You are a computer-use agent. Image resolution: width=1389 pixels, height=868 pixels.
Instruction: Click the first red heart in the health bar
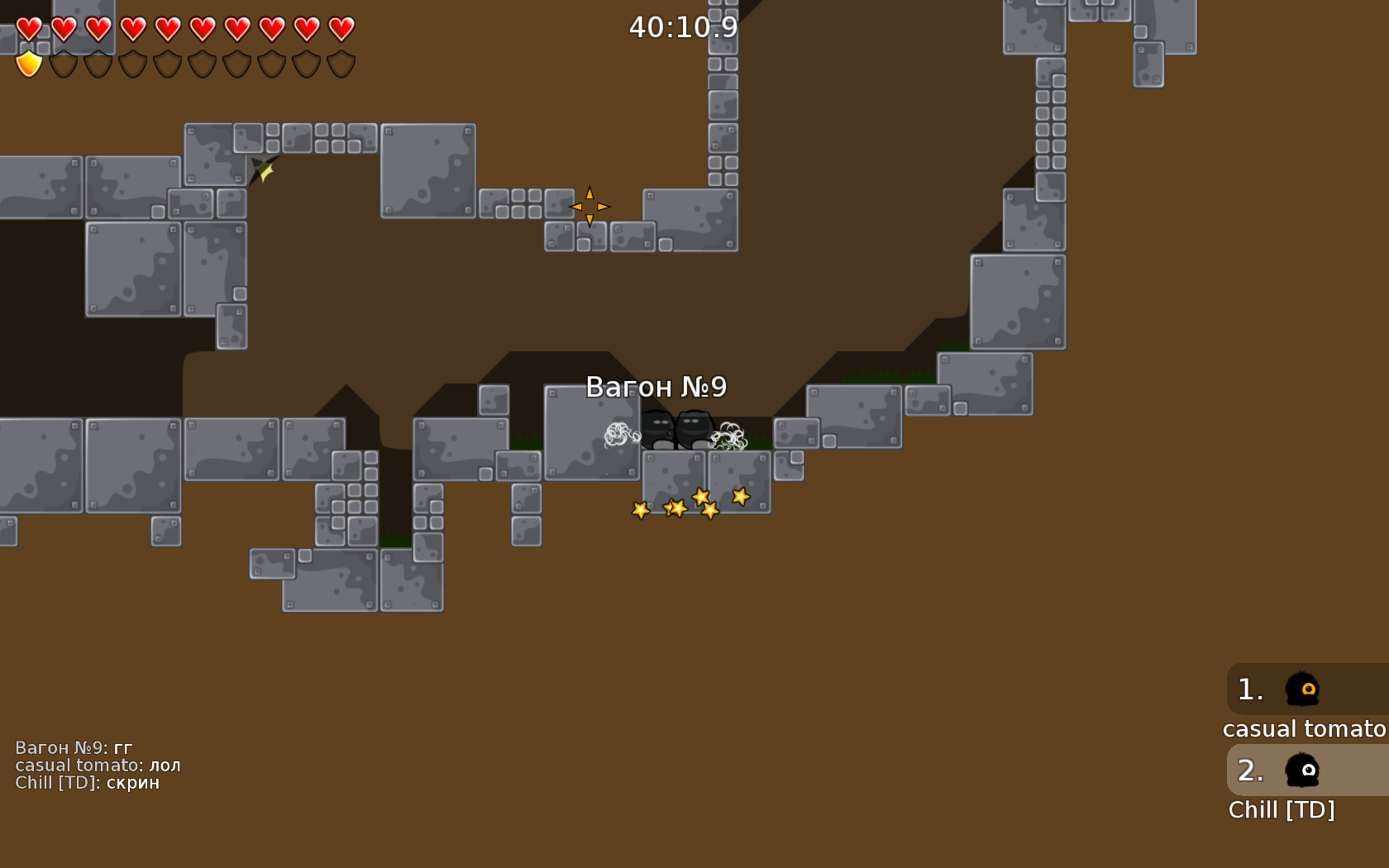tap(27, 27)
